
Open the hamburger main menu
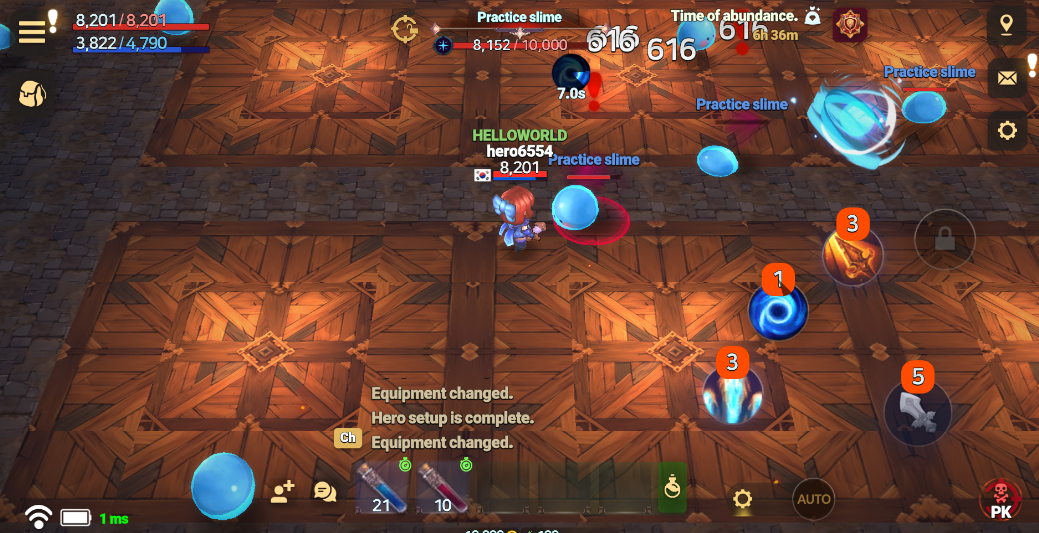[32, 31]
